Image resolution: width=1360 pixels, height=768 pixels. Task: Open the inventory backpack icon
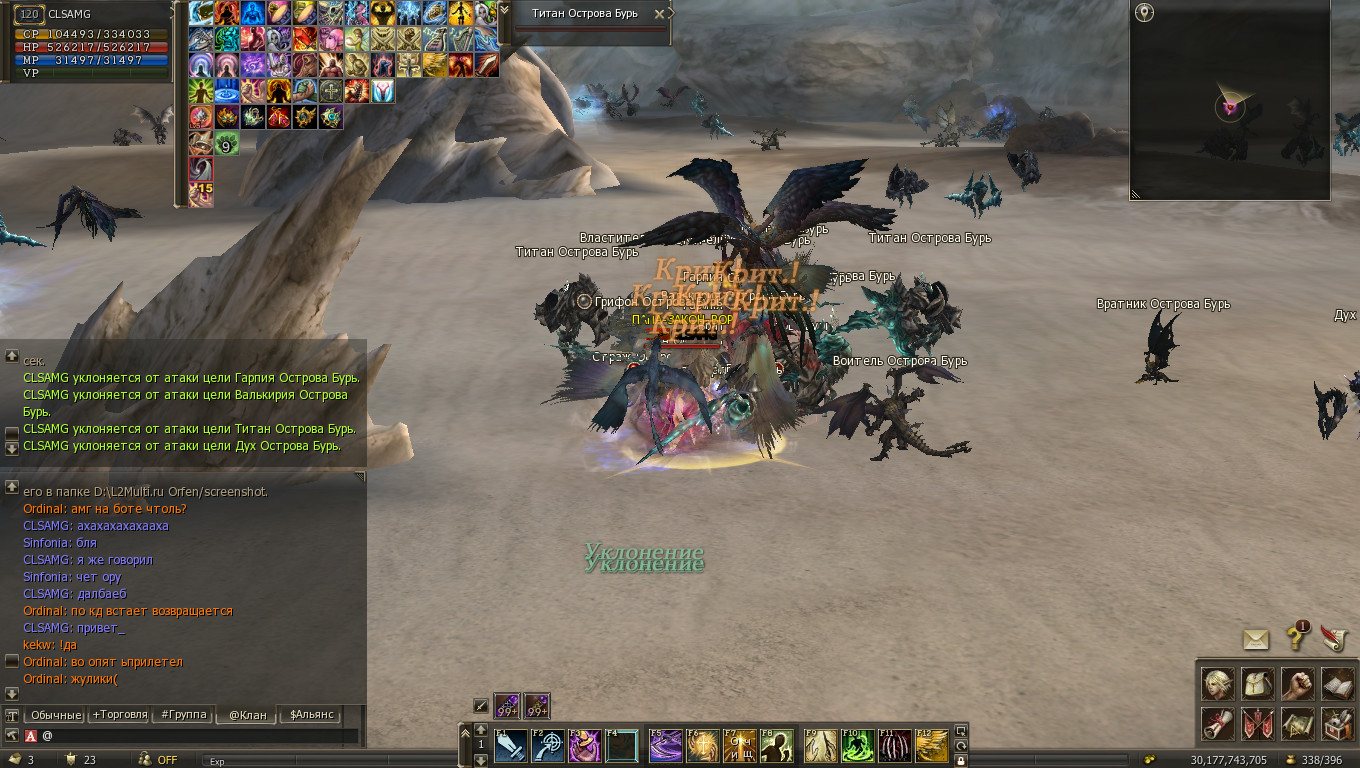(1258, 684)
